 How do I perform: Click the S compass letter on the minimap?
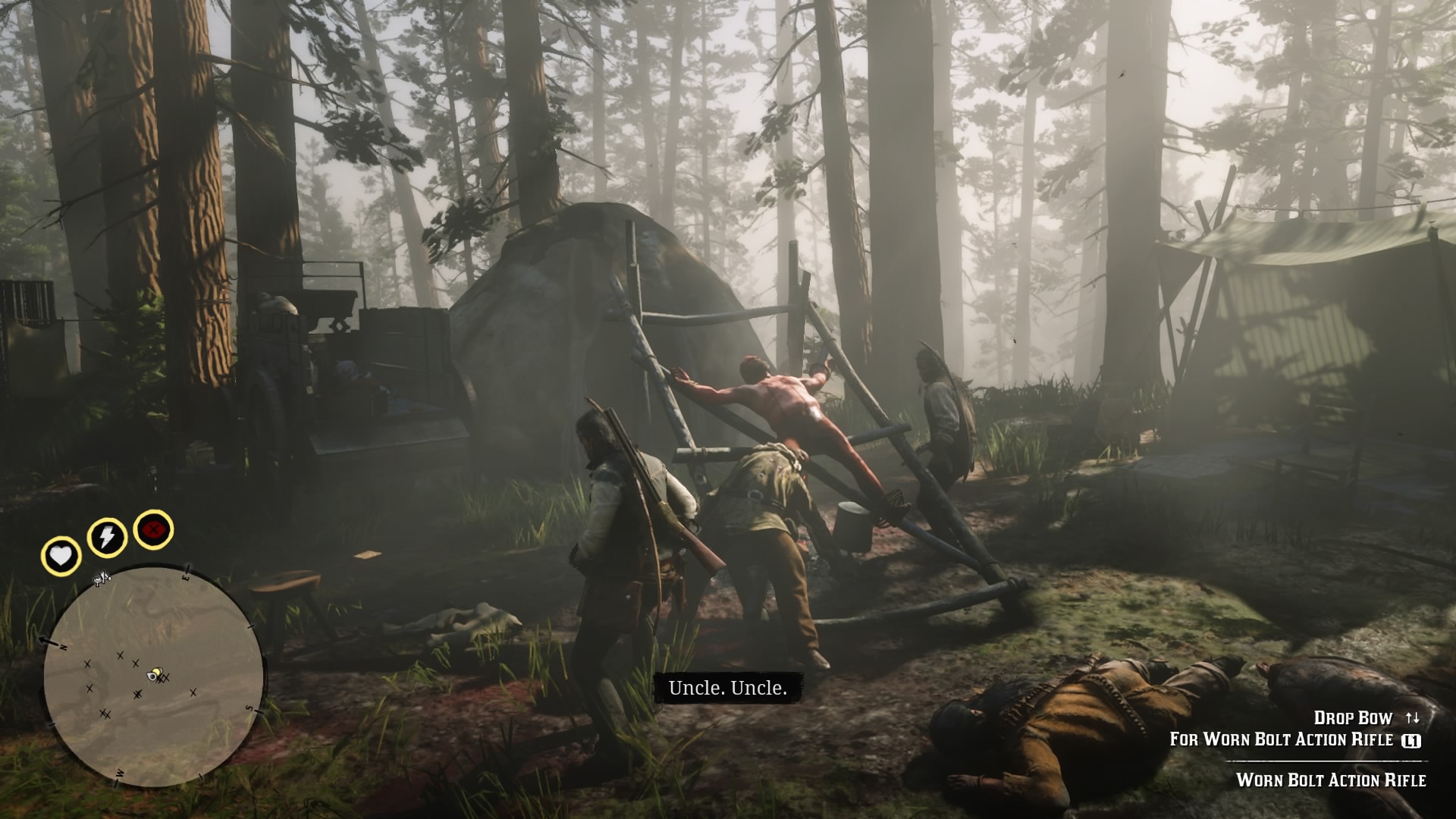[x=248, y=708]
